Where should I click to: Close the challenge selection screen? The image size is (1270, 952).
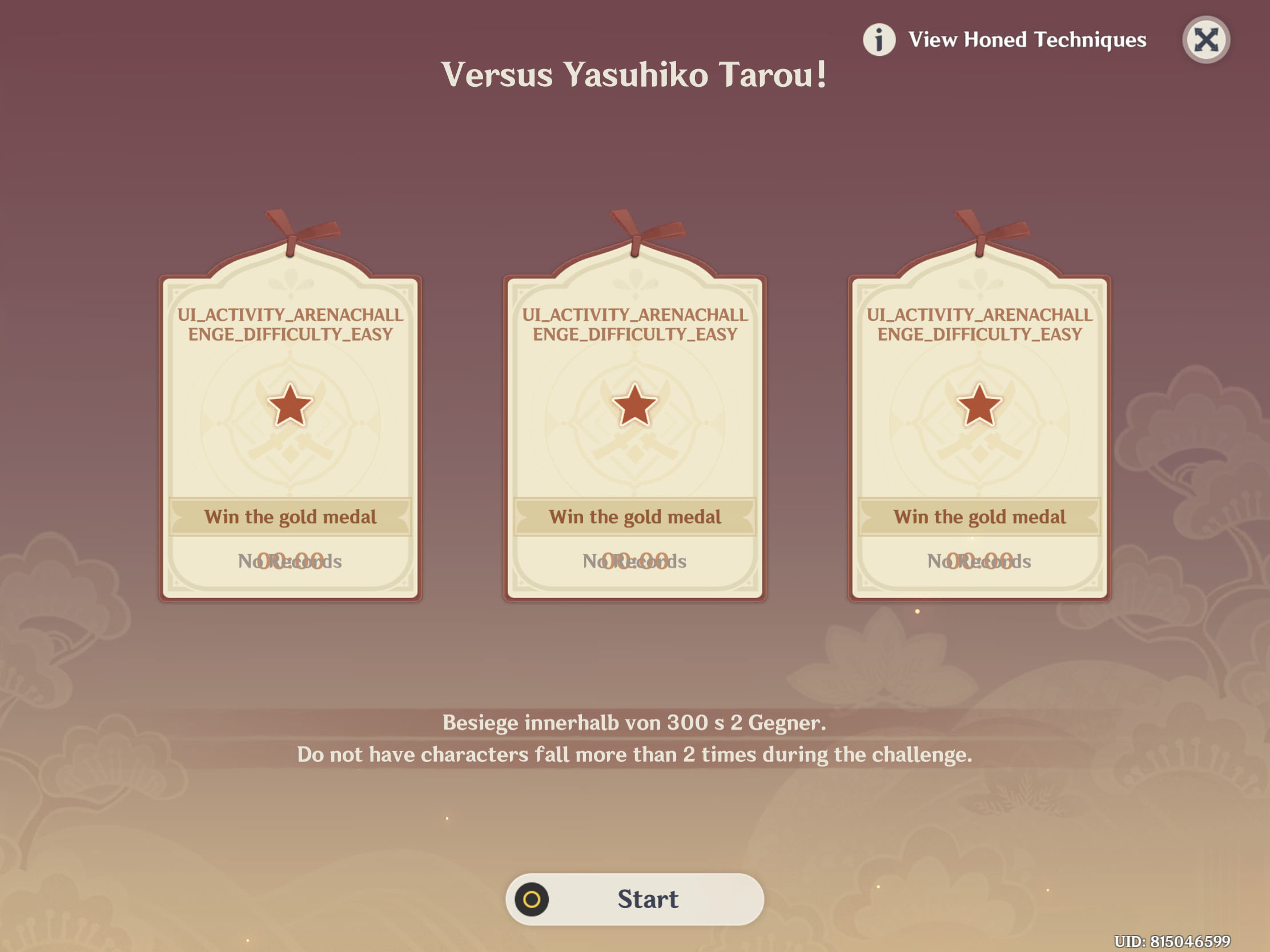[1205, 38]
